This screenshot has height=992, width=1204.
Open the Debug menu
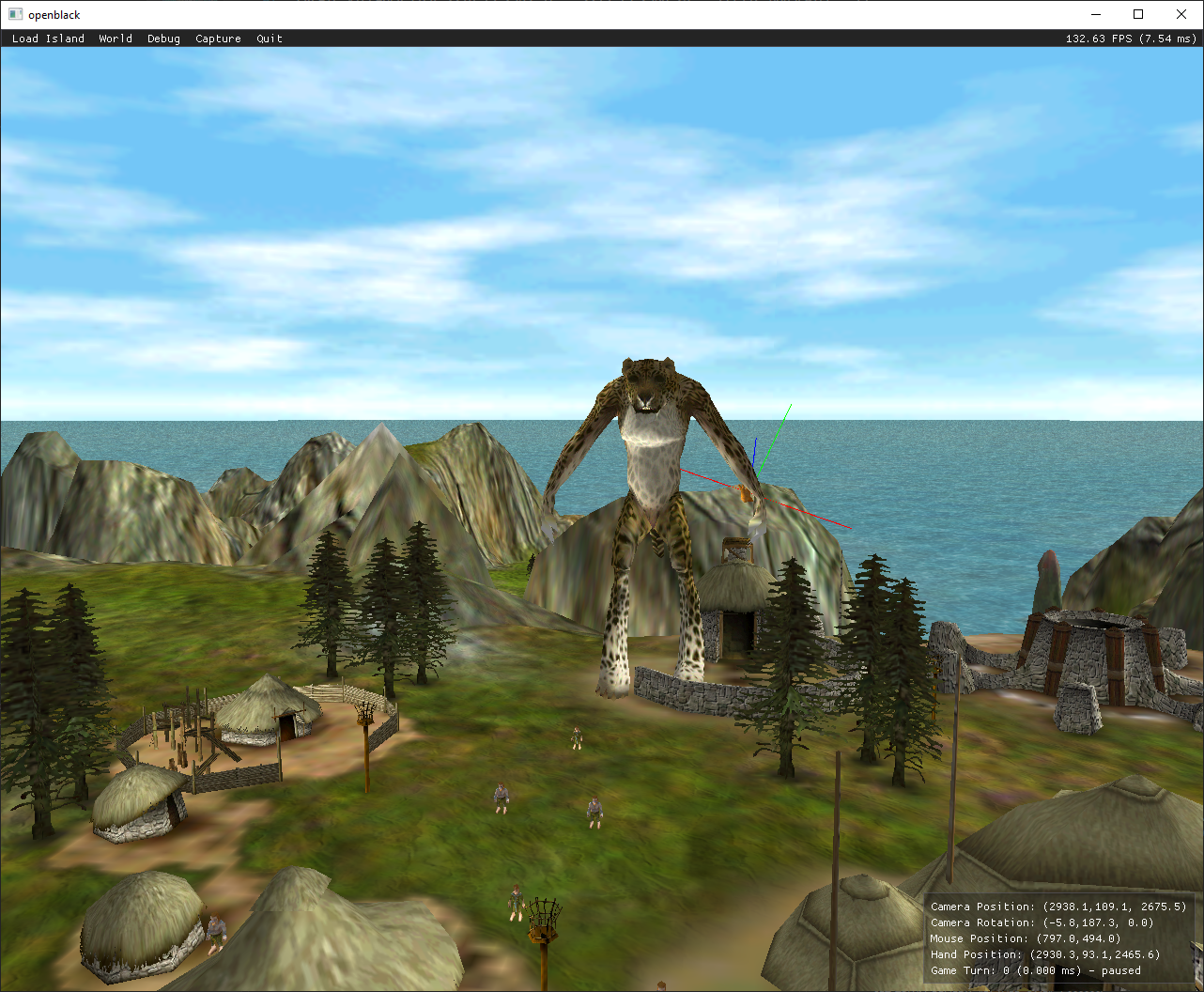(x=163, y=39)
